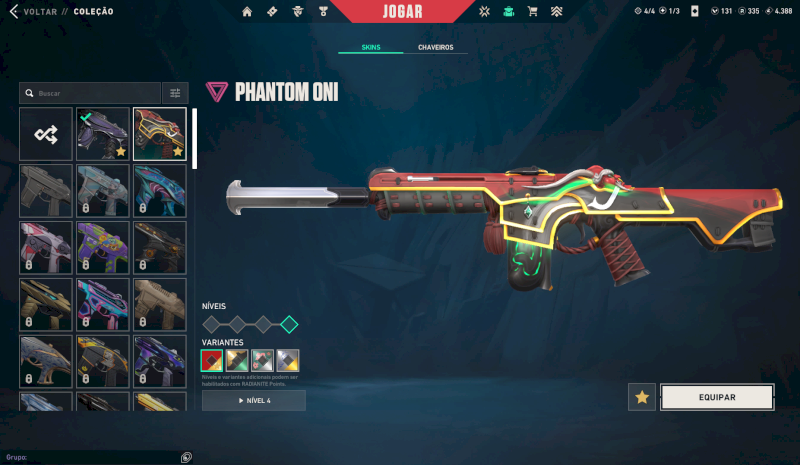Viewport: 800px width, 465px height.
Task: Click the Buscar search field
Action: [90, 93]
